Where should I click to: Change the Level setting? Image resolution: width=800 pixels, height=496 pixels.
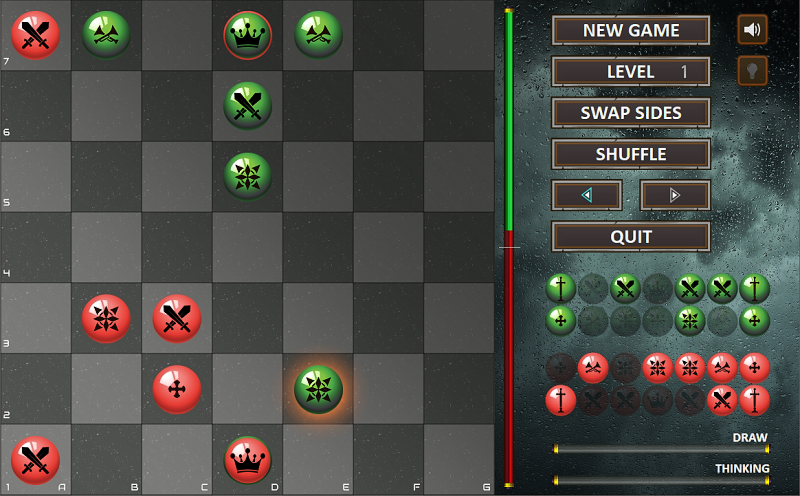631,72
